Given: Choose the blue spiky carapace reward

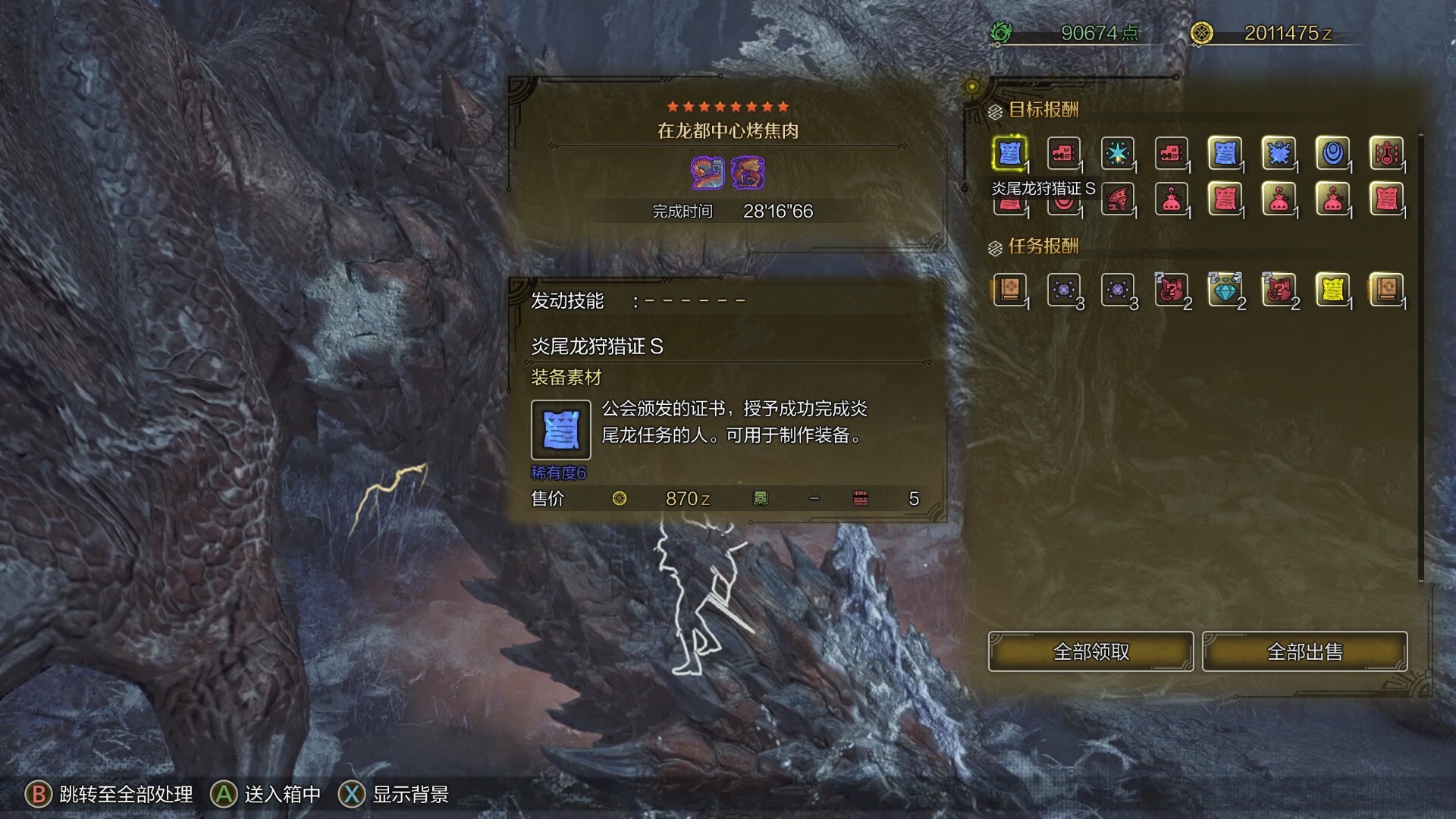Looking at the screenshot, I should click(x=1279, y=153).
